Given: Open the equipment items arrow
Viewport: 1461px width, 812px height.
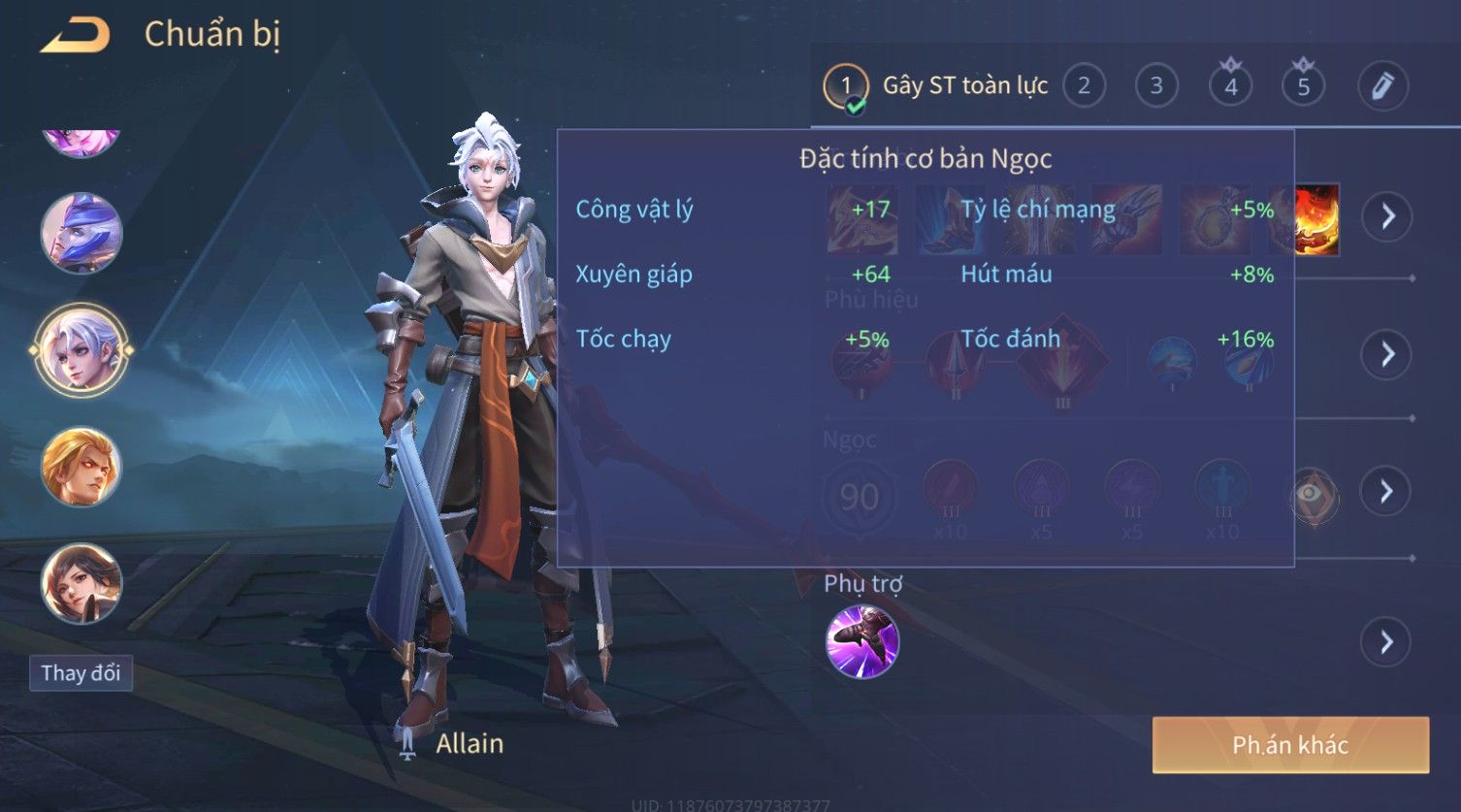Looking at the screenshot, I should tap(1387, 215).
